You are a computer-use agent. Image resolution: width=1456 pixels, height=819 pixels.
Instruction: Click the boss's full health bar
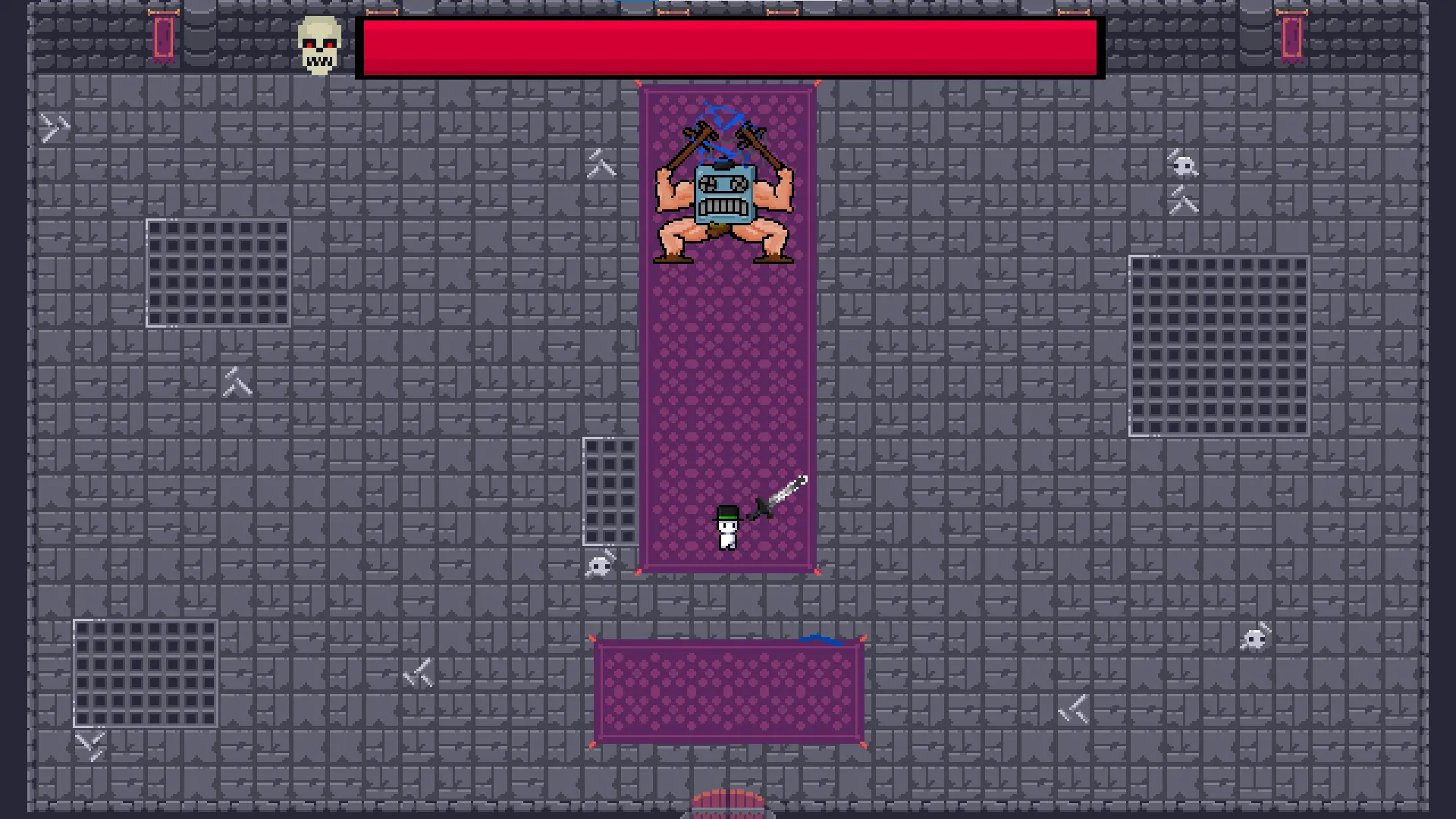728,47
